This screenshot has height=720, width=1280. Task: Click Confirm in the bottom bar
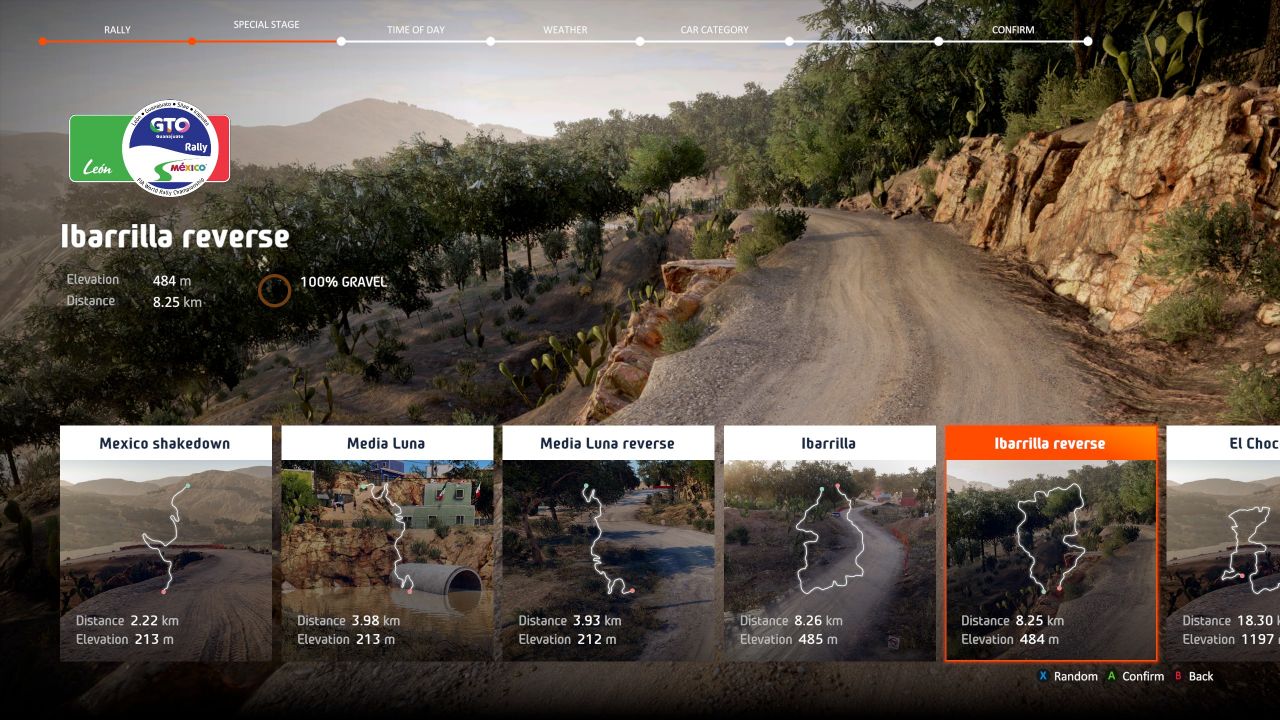(x=1135, y=677)
